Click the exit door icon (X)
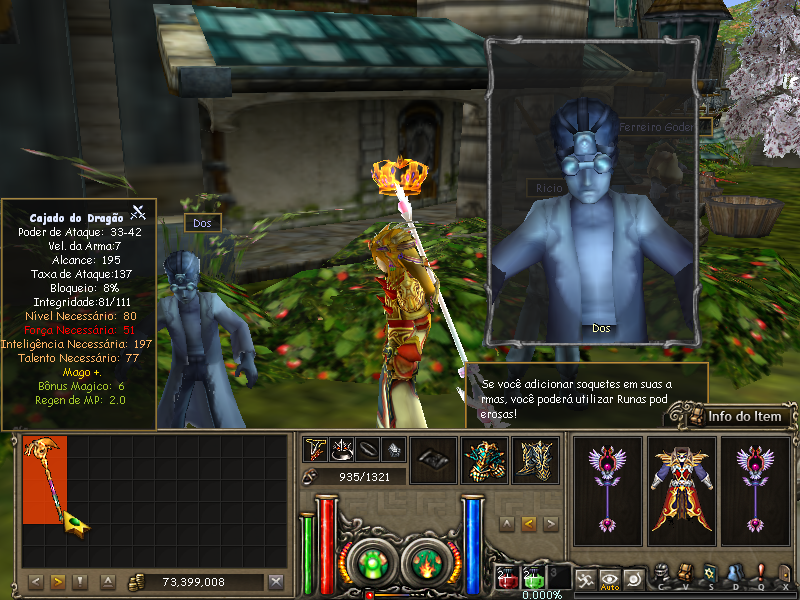Viewport: 800px width, 600px height. point(784,574)
